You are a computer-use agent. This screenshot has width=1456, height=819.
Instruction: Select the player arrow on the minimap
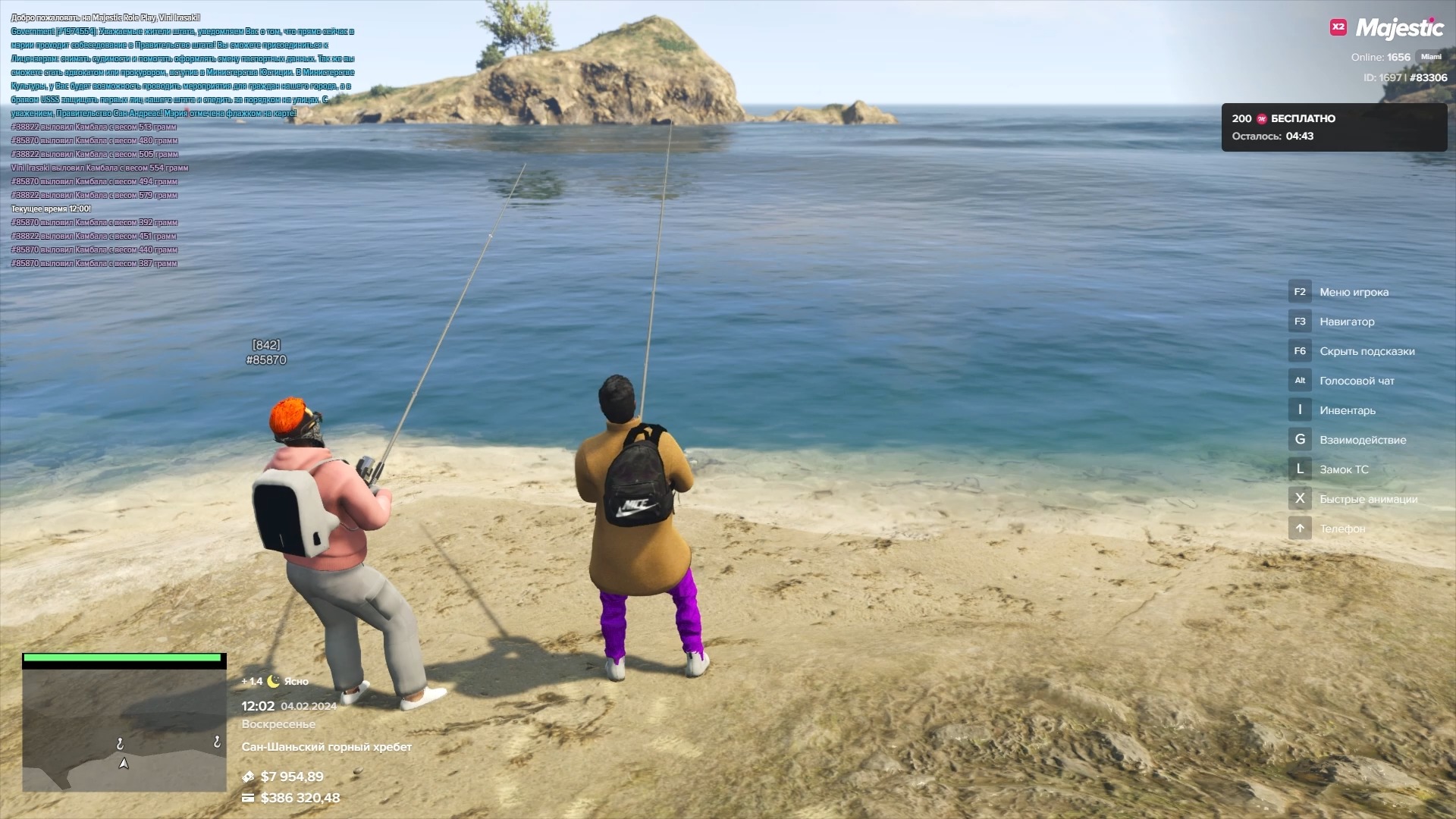click(x=124, y=764)
